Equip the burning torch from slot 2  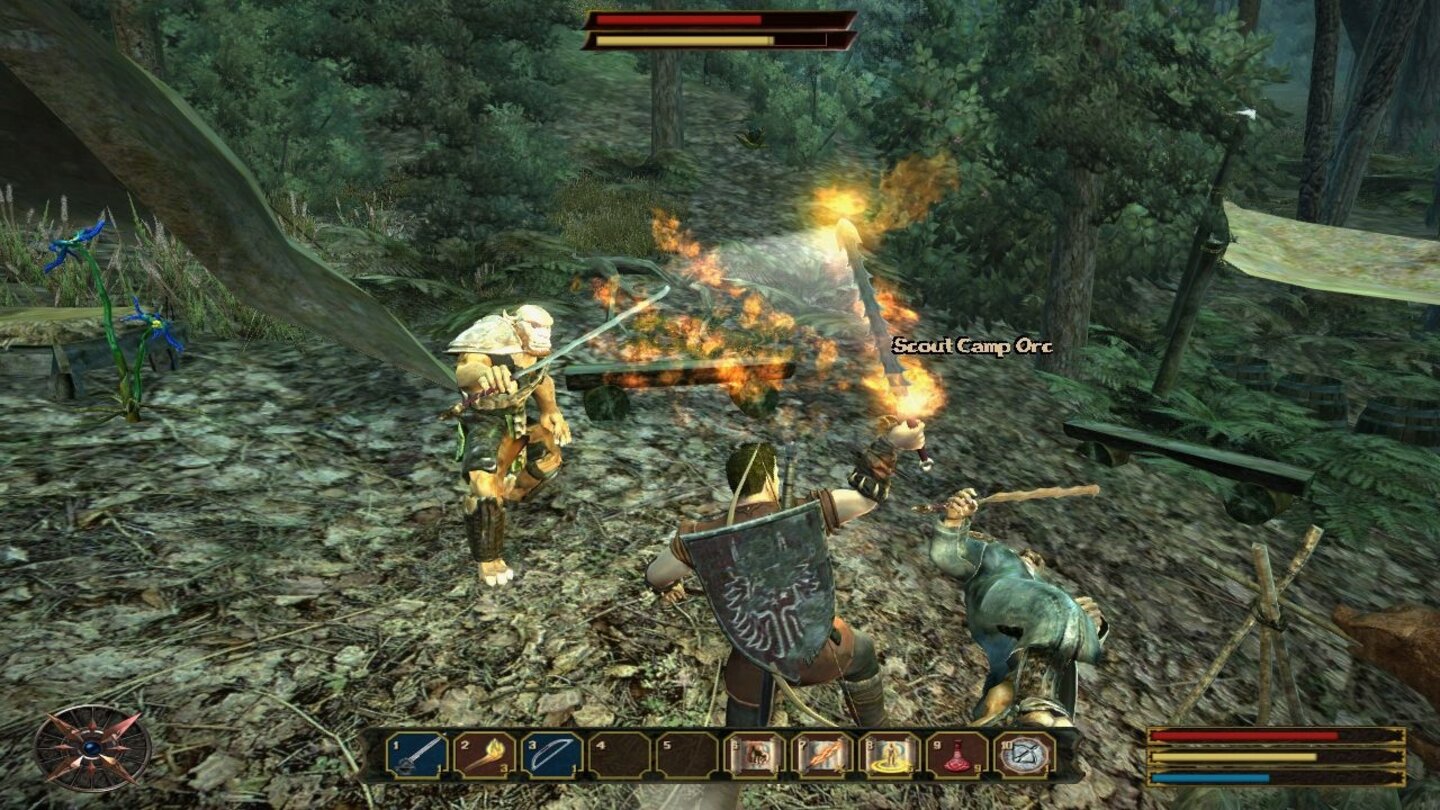click(x=484, y=755)
